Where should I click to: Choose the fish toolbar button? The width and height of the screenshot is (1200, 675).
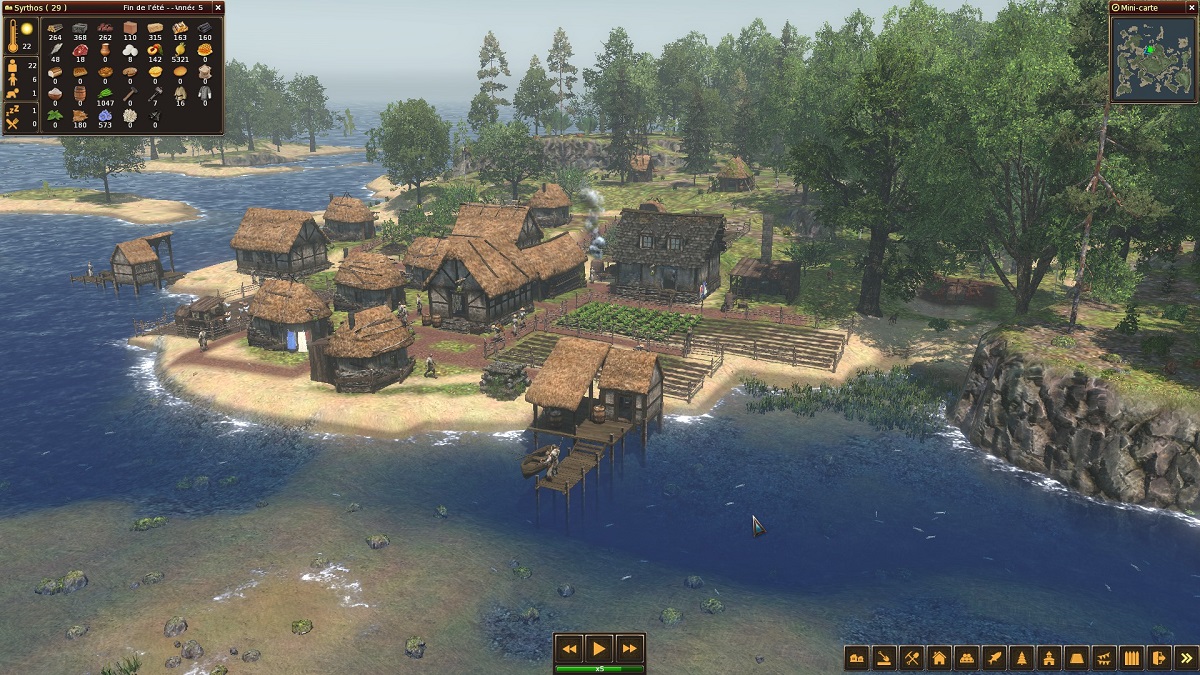pyautogui.click(x=994, y=658)
